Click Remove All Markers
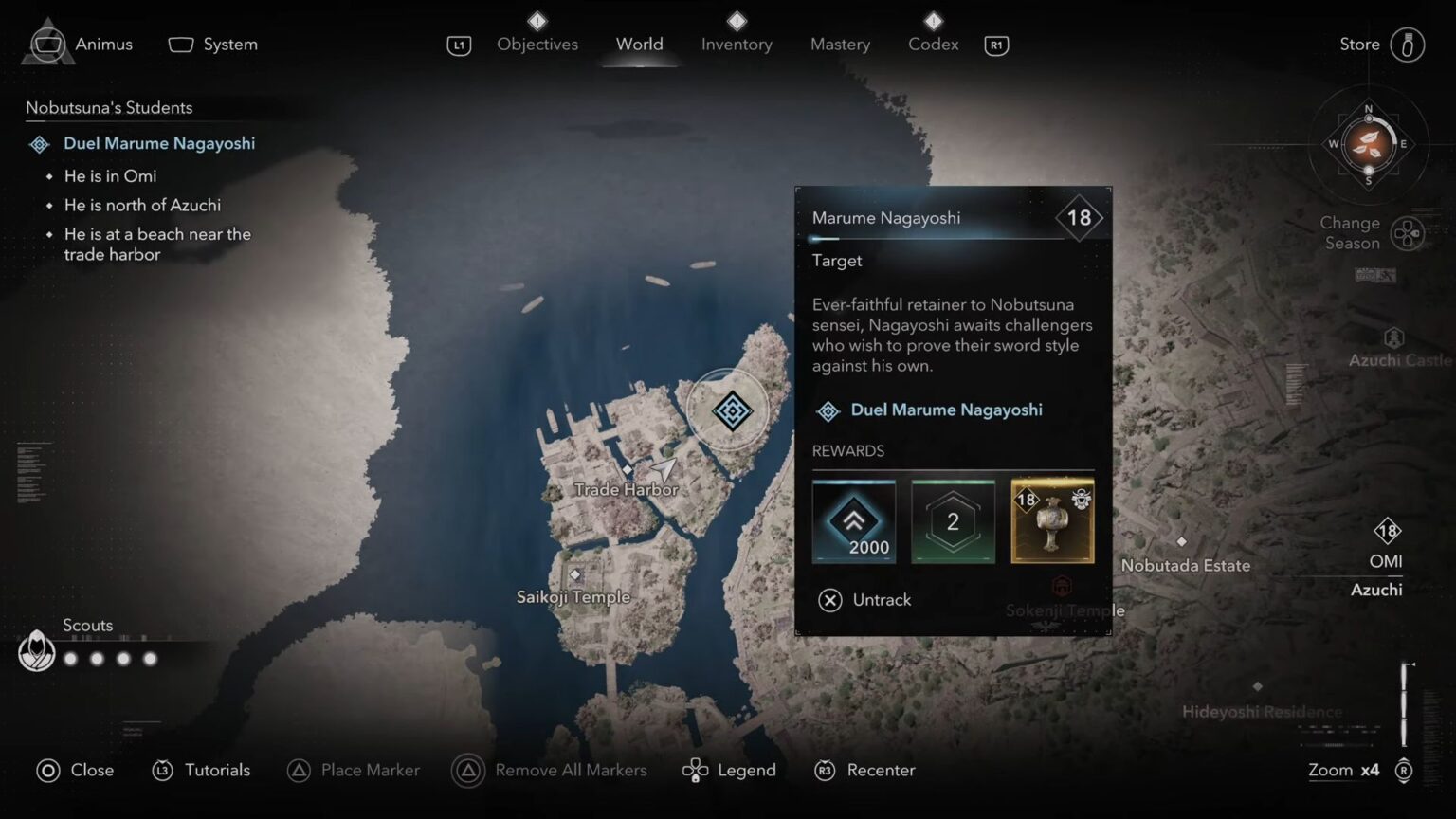 550,770
